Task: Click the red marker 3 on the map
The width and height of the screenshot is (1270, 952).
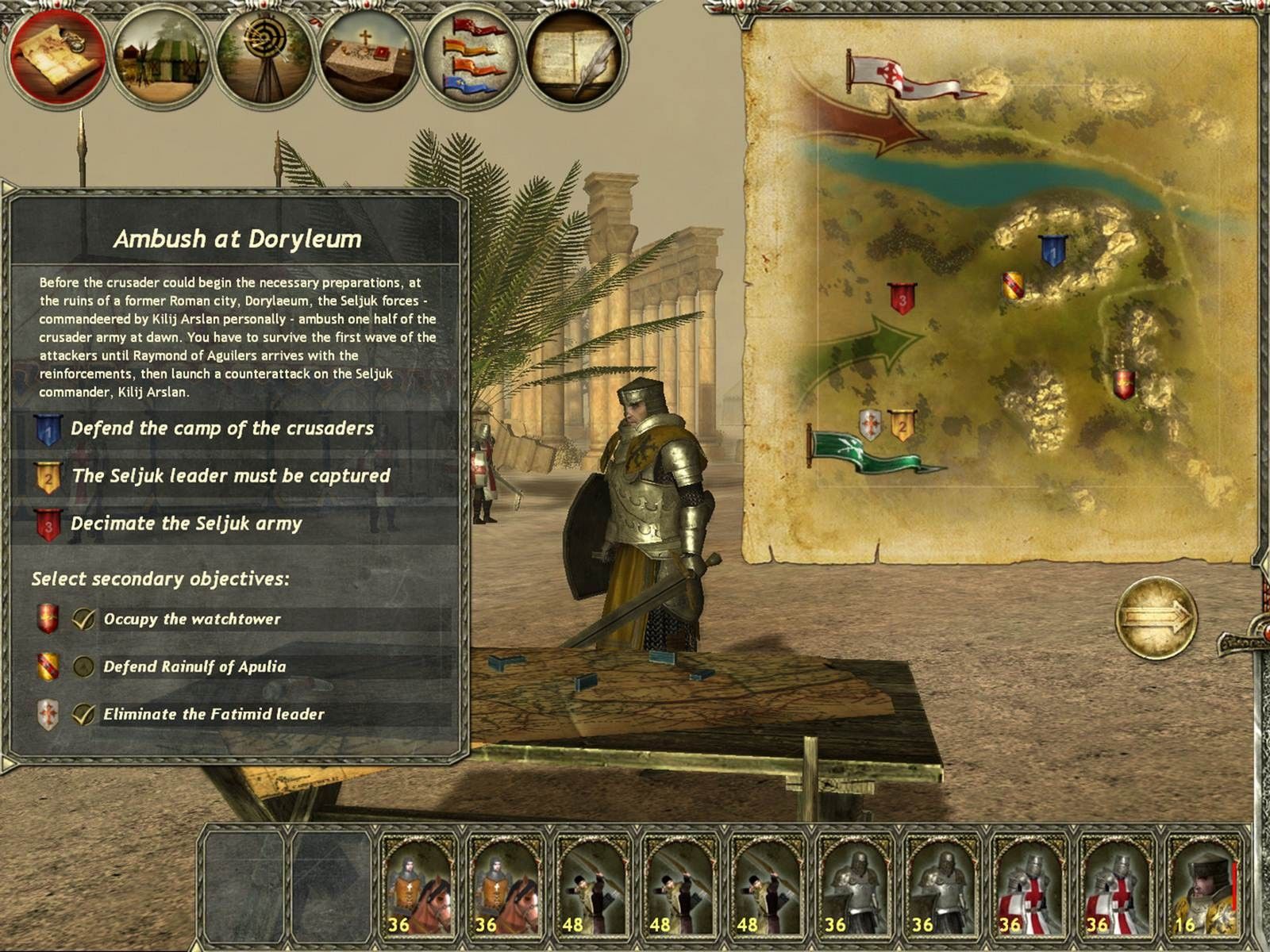Action: 901,298
